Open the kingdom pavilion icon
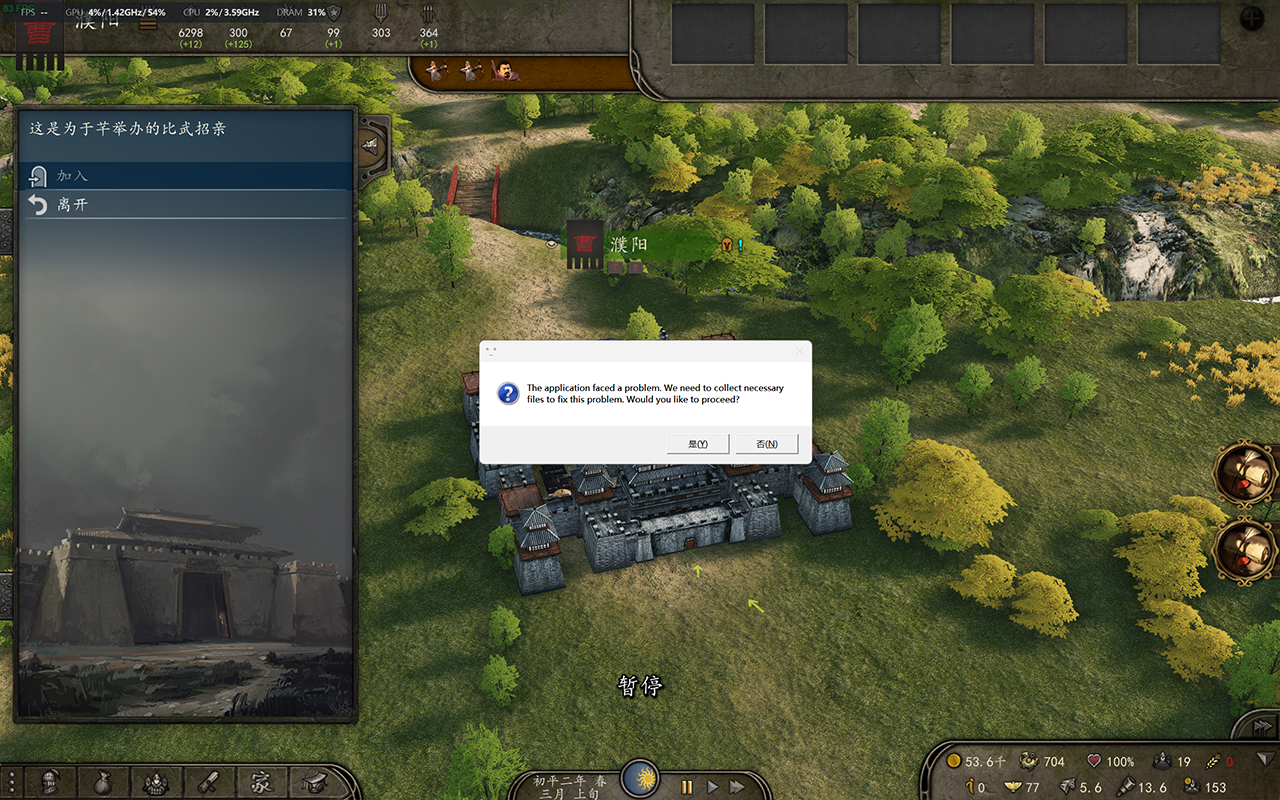The height and width of the screenshot is (800, 1280). point(313,782)
